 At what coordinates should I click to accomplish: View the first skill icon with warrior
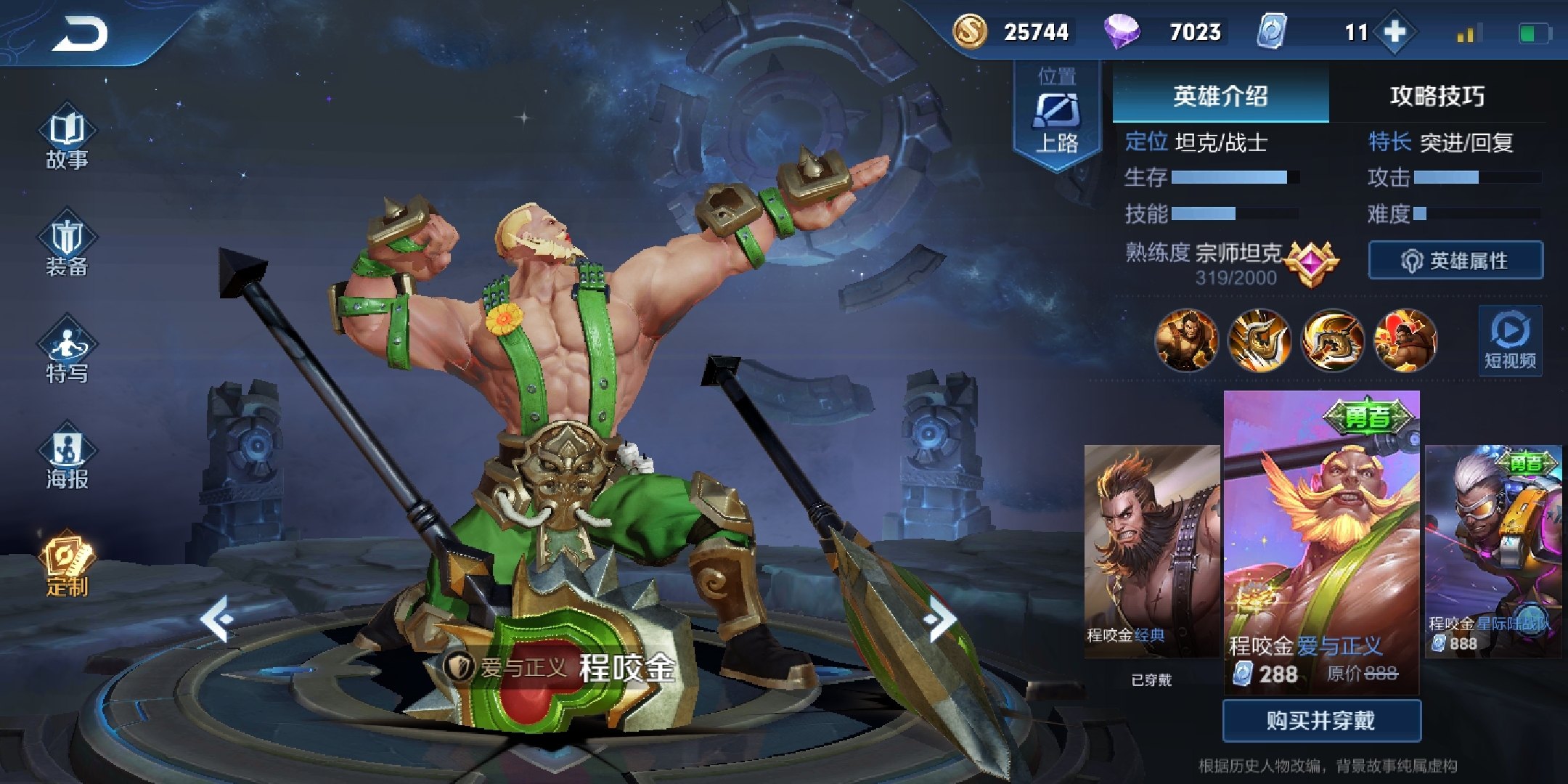point(1186,340)
